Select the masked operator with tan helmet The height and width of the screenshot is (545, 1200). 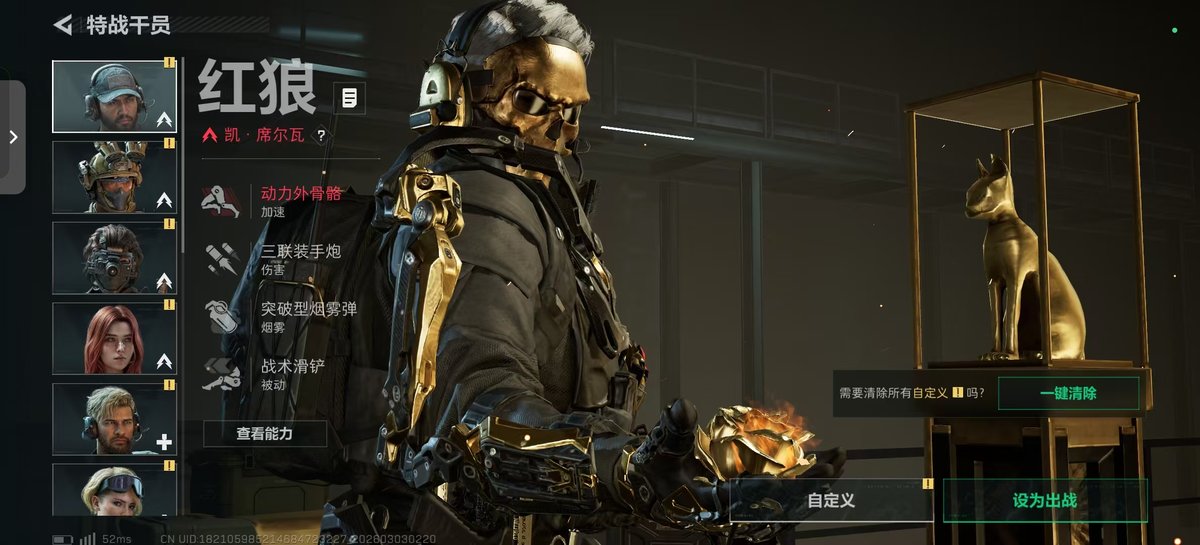coord(114,177)
